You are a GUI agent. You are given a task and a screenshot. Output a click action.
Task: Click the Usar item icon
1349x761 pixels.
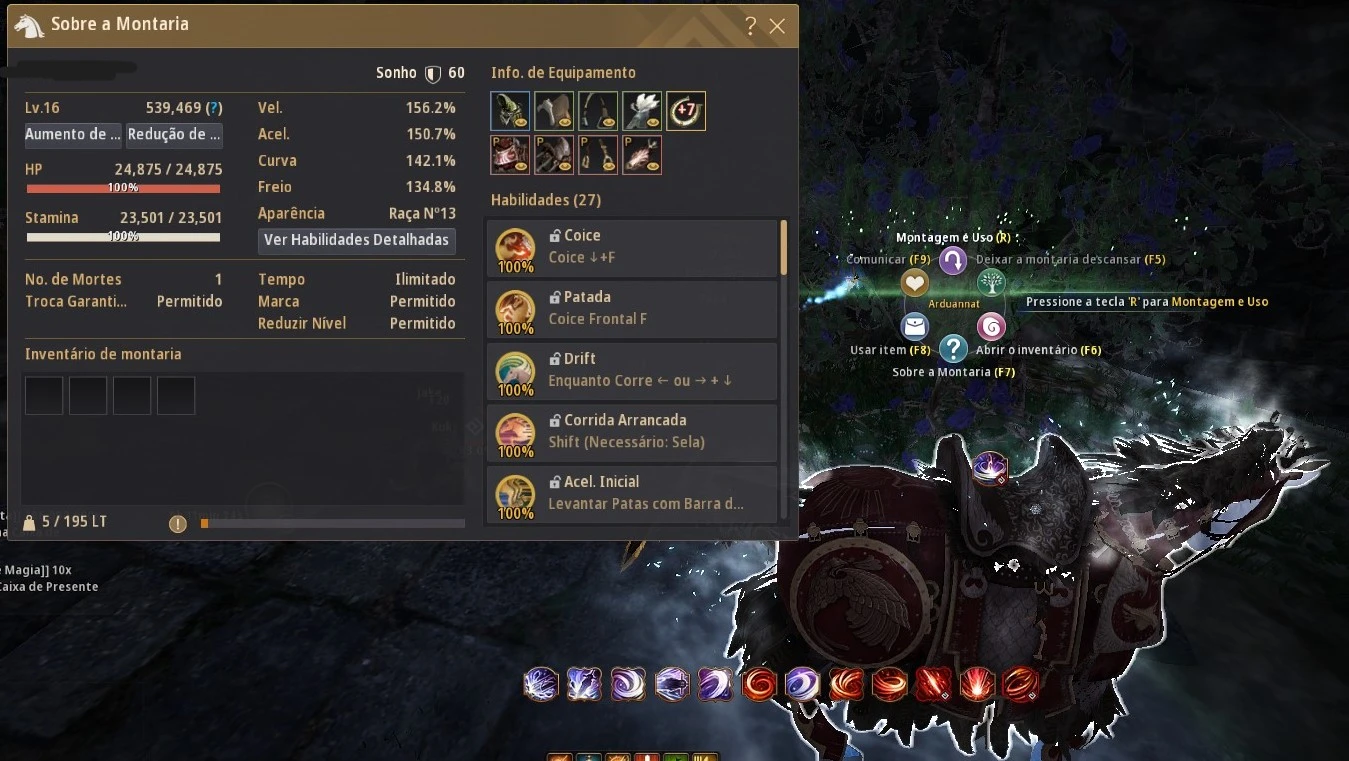pyautogui.click(x=915, y=327)
